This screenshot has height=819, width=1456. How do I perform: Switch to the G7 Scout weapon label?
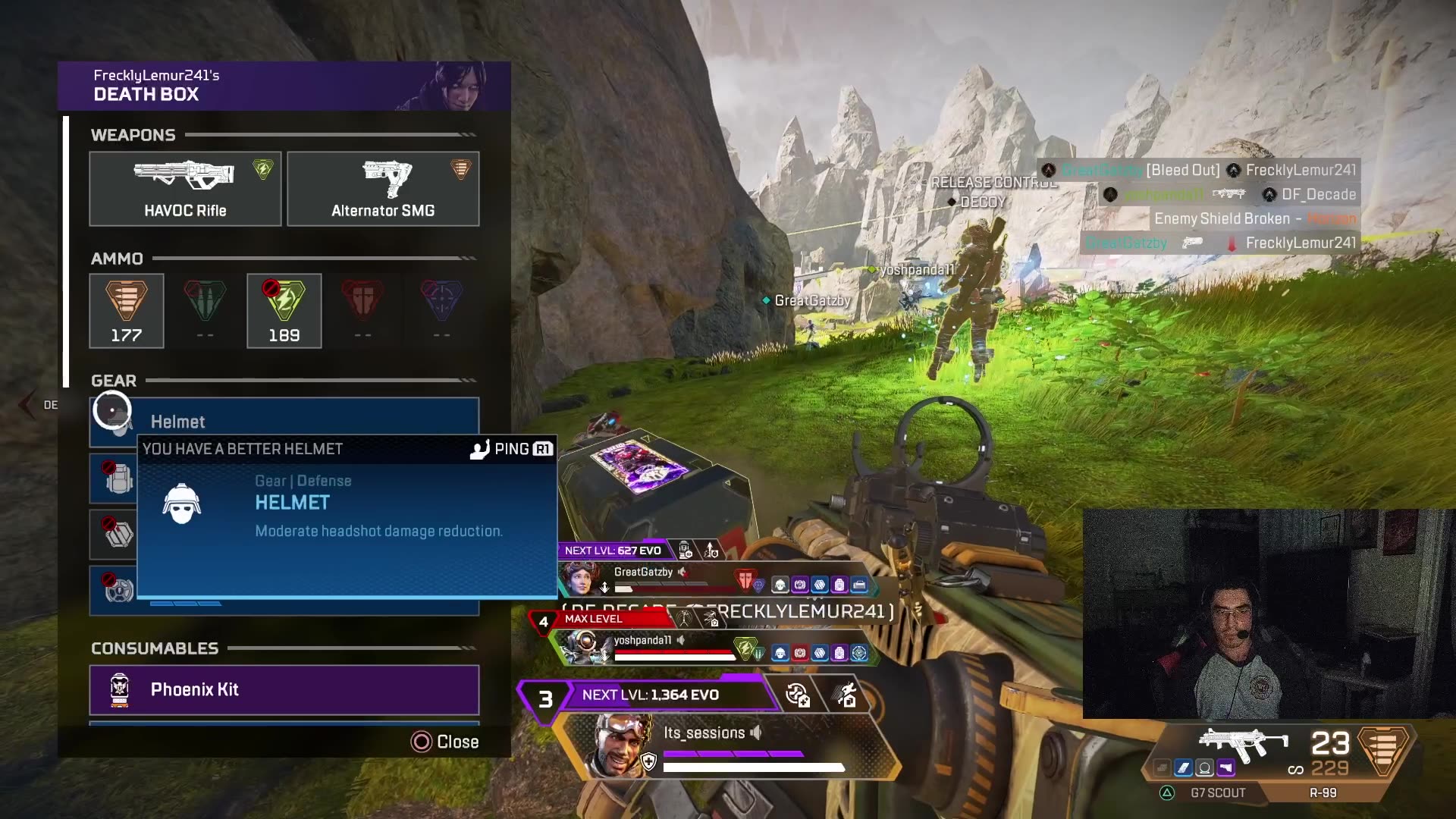(1217, 792)
